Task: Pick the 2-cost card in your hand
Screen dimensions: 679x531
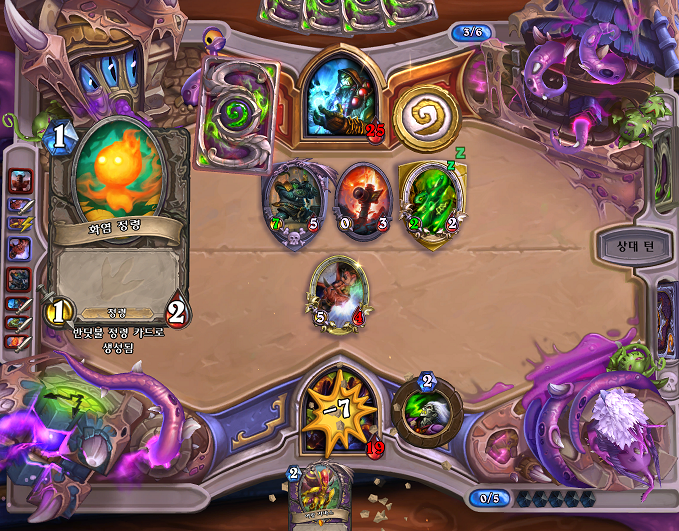Action: click(x=318, y=497)
